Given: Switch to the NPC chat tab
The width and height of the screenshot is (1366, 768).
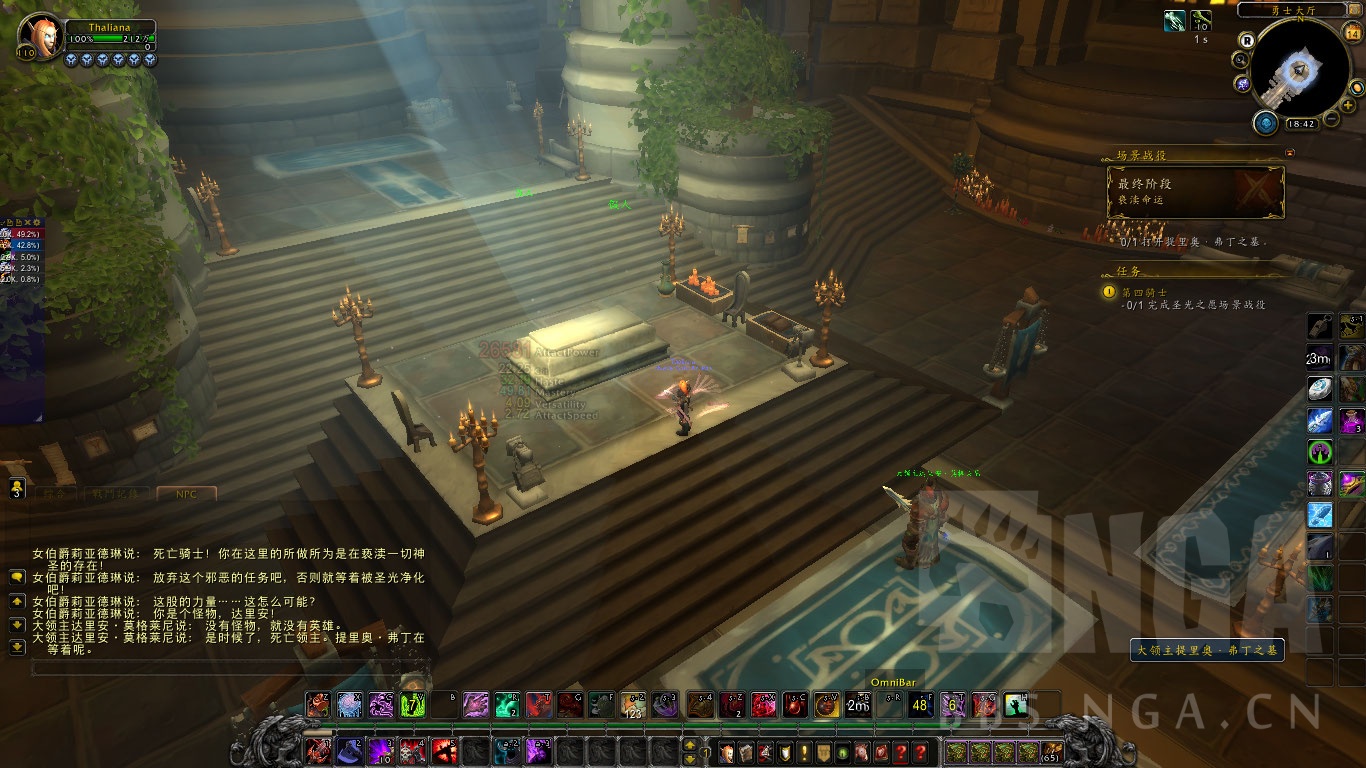Looking at the screenshot, I should coord(186,493).
